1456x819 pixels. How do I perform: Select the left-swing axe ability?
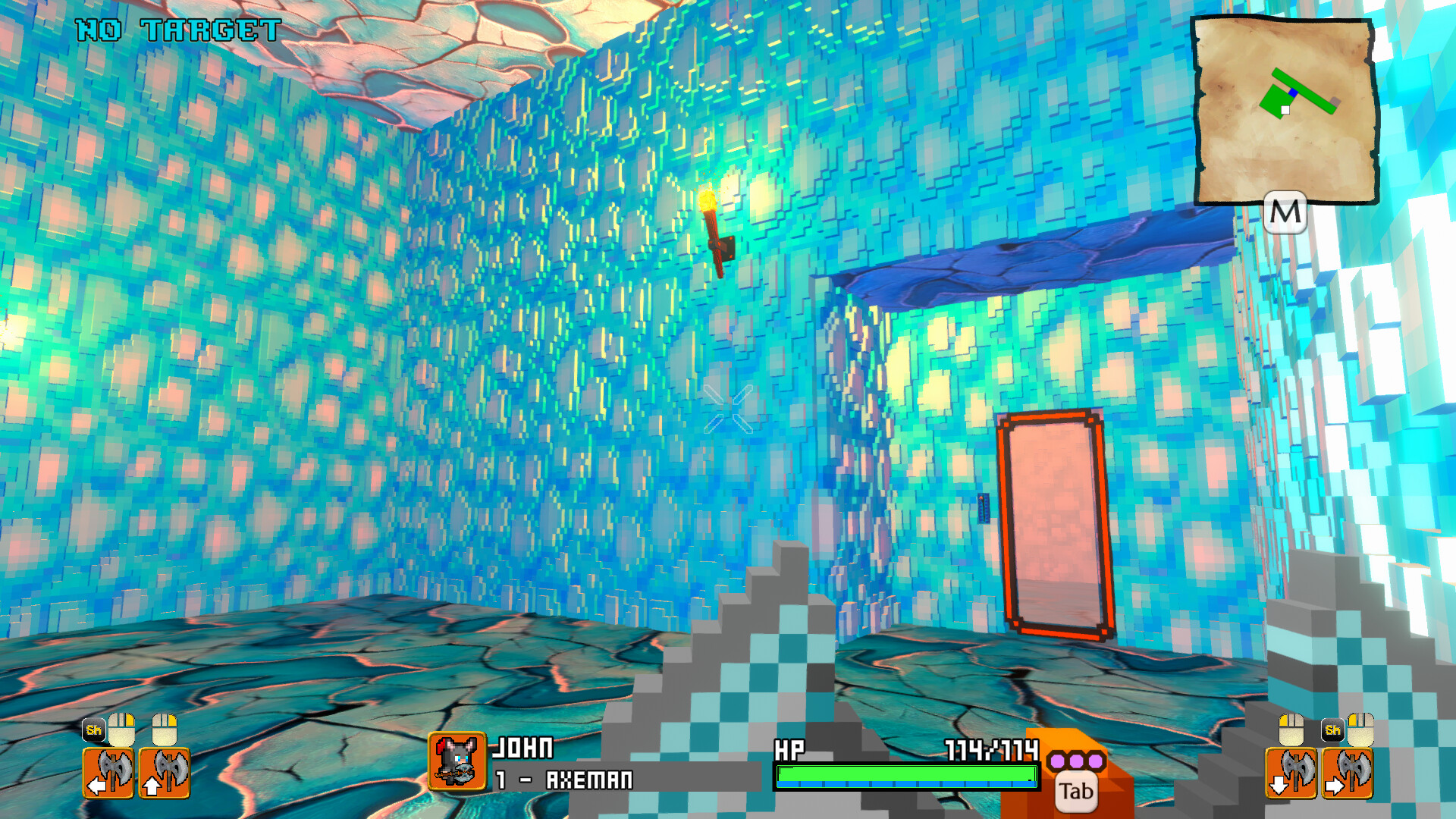click(108, 773)
